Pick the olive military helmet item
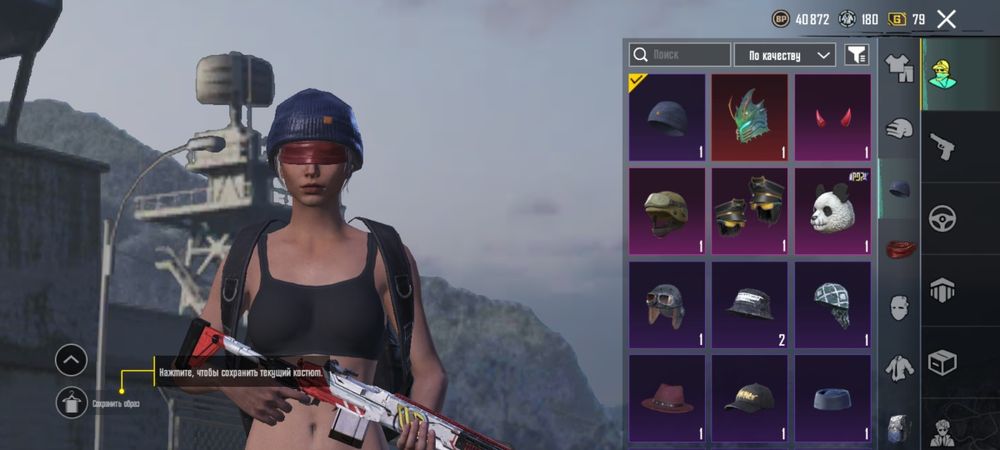The height and width of the screenshot is (450, 1000). [668, 211]
